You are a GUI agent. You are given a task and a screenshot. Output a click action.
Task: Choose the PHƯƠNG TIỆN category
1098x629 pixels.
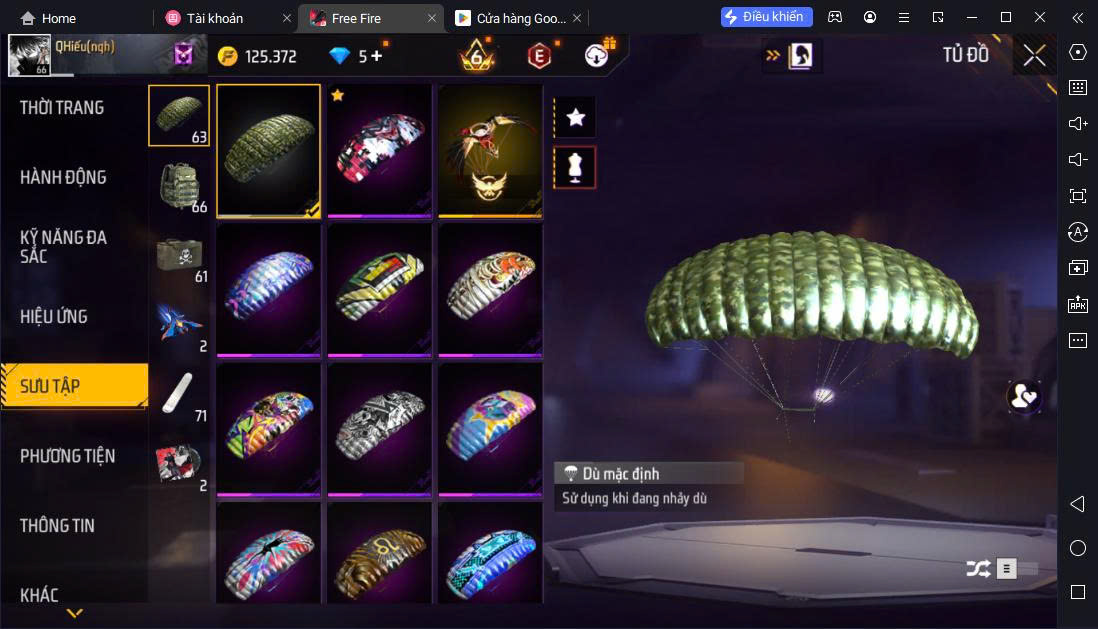point(67,456)
